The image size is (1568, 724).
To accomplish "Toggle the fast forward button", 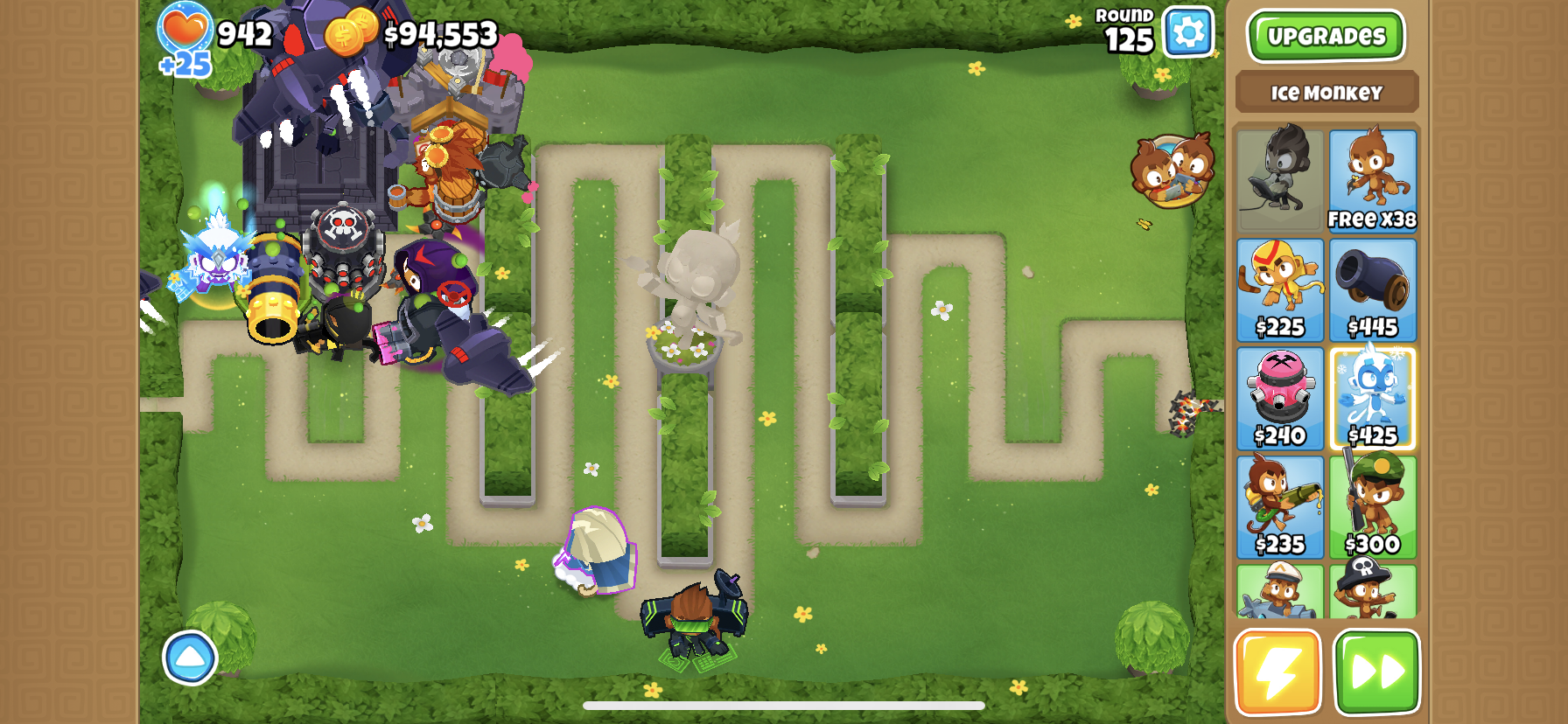I will [1376, 672].
